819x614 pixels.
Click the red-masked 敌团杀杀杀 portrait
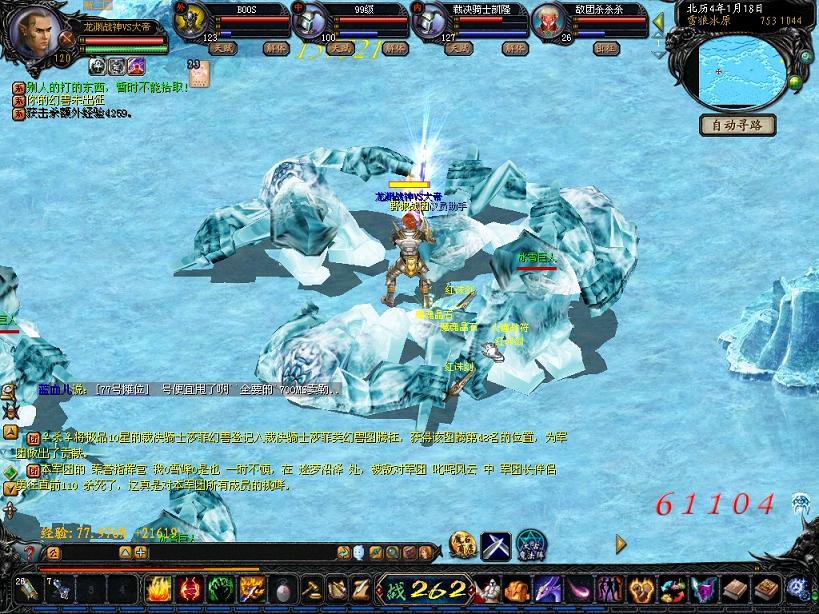point(551,22)
